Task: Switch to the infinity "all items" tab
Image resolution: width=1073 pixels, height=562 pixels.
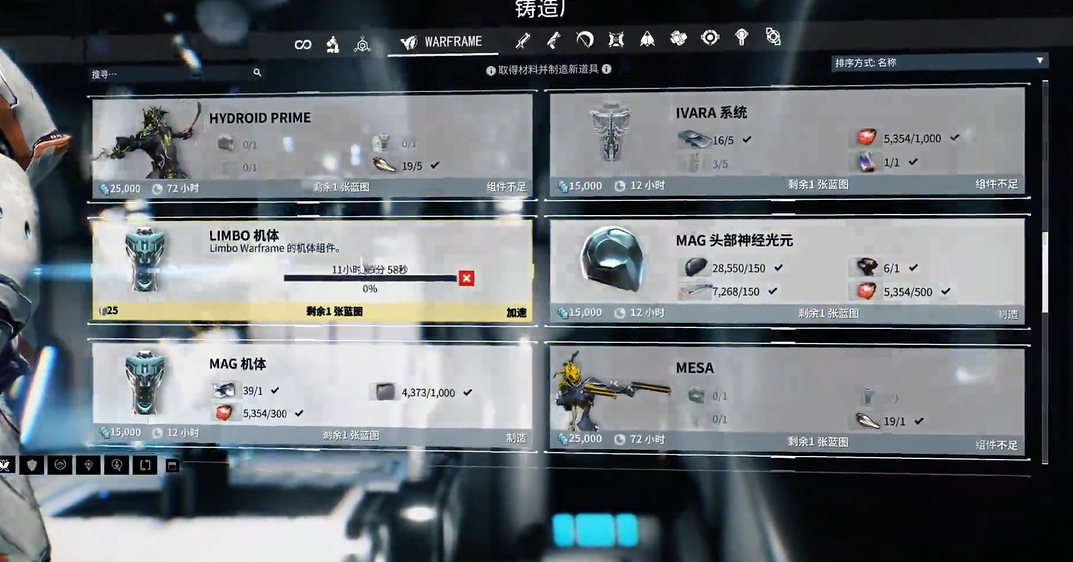Action: (x=303, y=44)
